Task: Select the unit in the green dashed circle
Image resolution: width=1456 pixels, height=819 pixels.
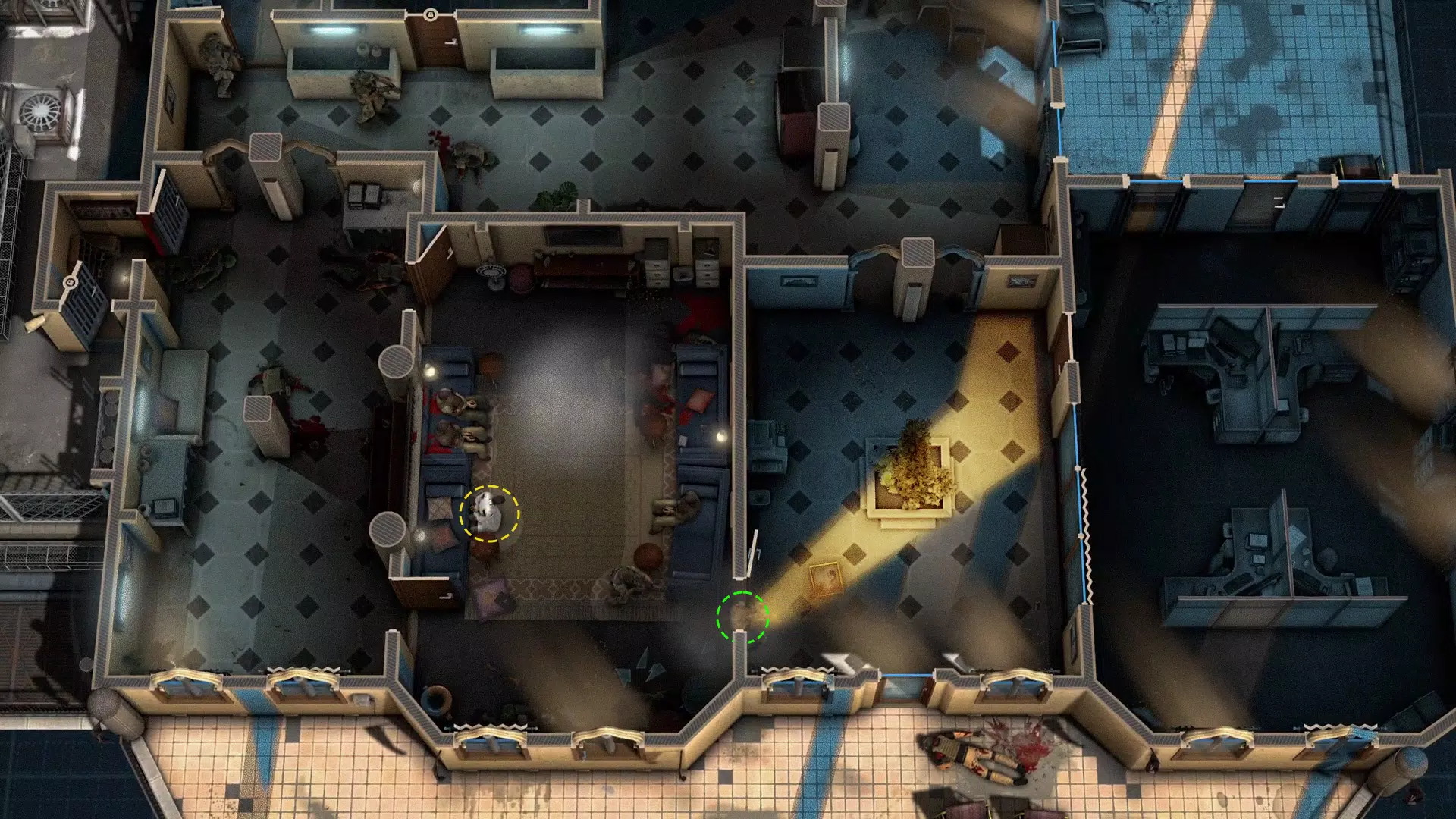Action: tap(742, 617)
